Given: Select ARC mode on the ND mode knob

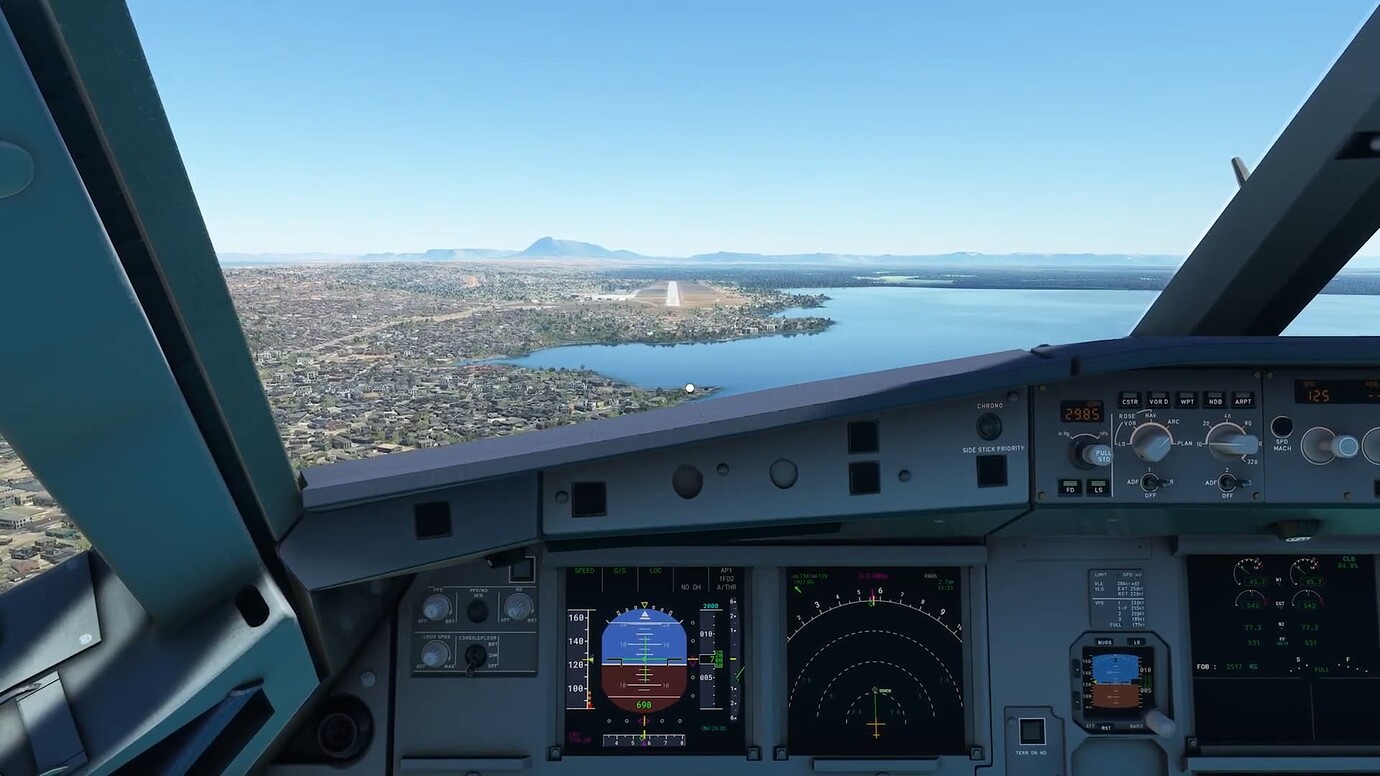Looking at the screenshot, I should click(x=1172, y=423).
